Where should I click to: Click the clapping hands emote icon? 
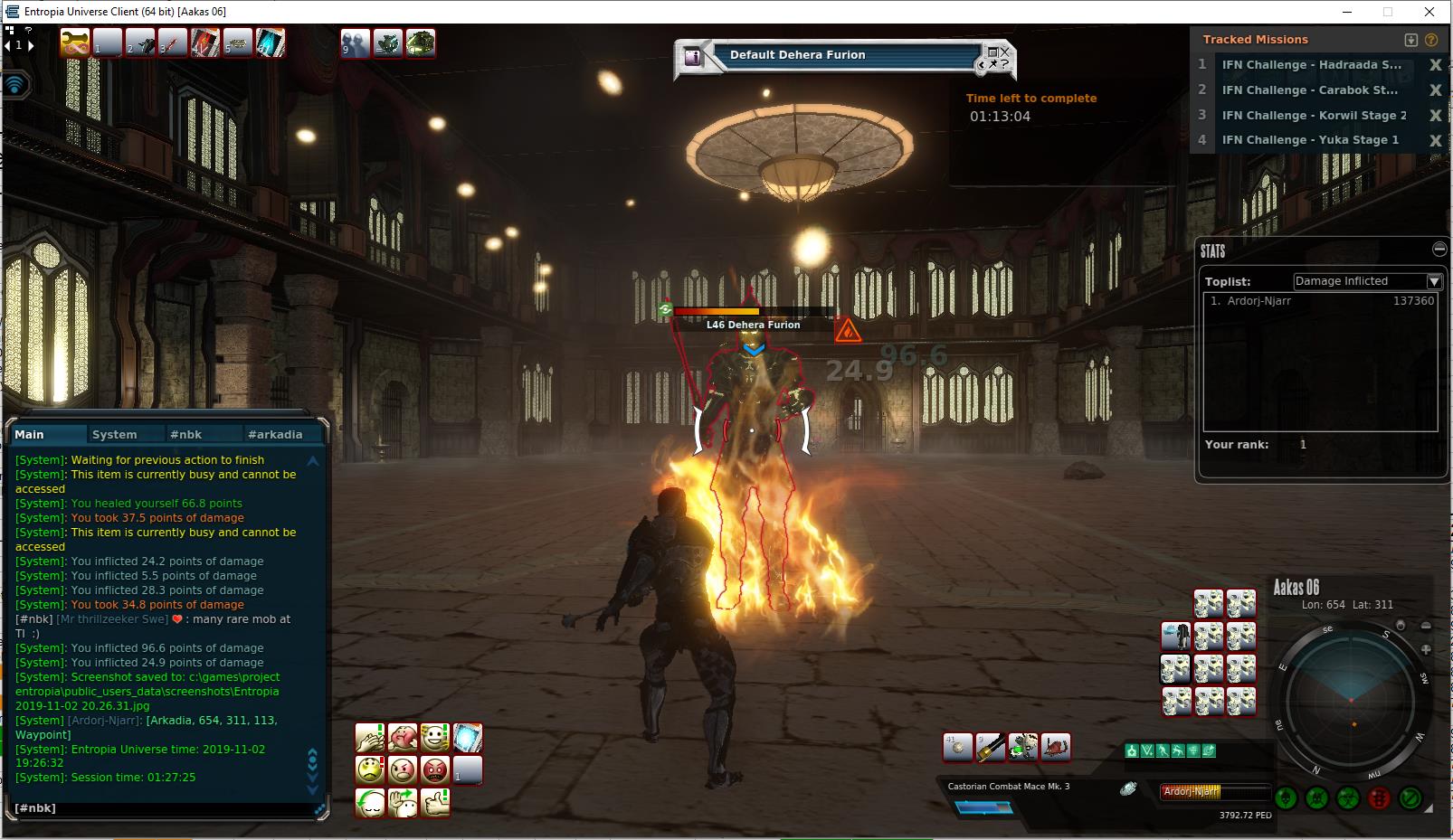pyautogui.click(x=370, y=738)
